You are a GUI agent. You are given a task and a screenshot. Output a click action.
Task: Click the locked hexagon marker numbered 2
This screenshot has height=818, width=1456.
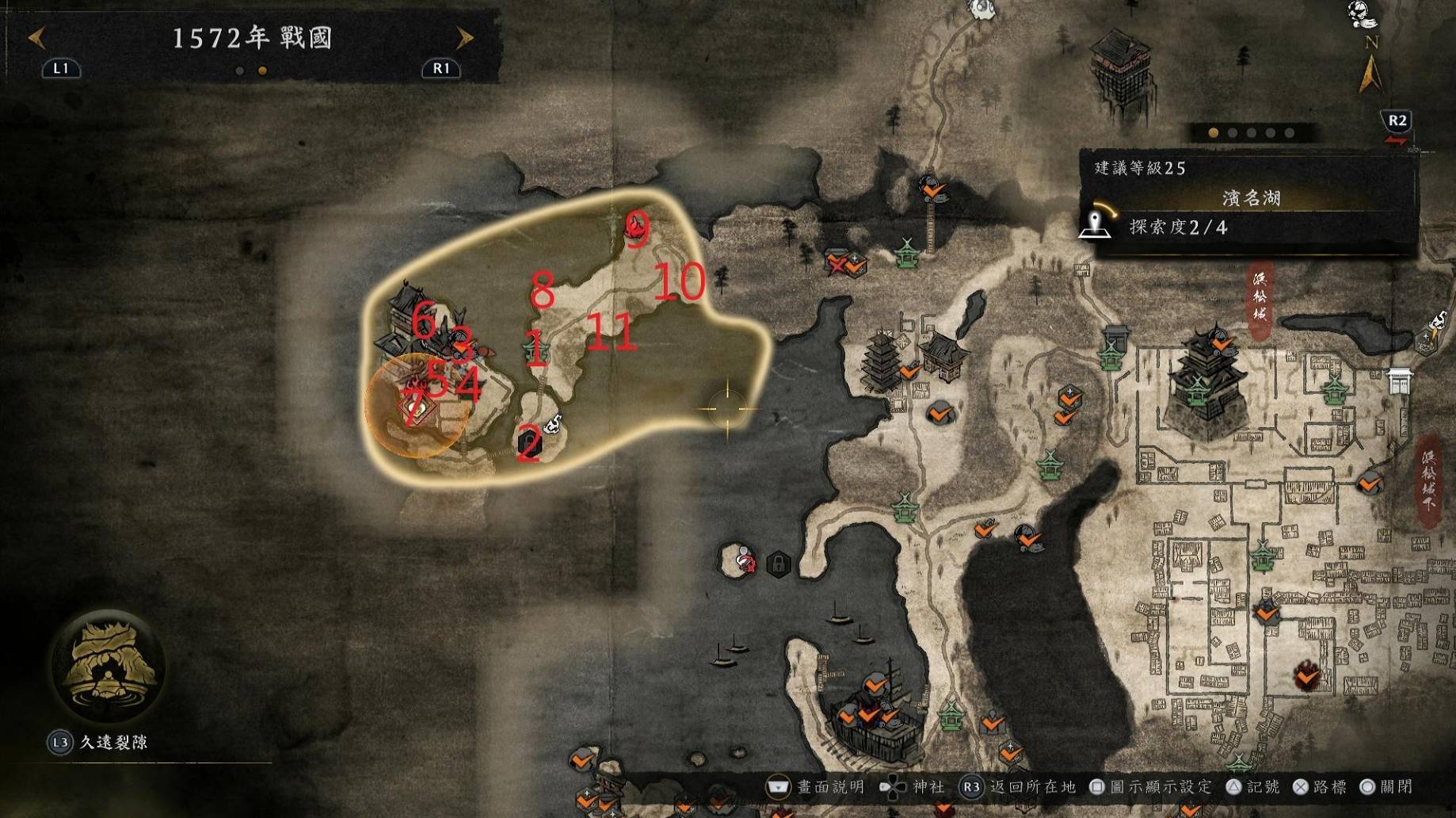528,442
